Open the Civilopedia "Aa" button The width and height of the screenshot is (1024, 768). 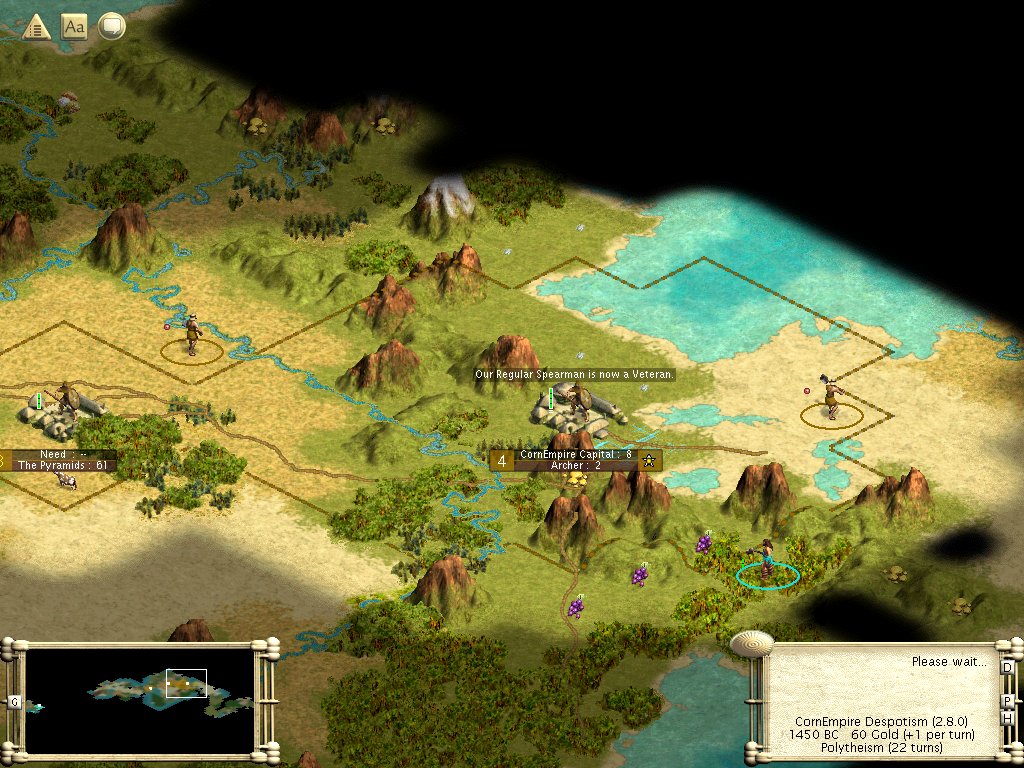[x=74, y=26]
